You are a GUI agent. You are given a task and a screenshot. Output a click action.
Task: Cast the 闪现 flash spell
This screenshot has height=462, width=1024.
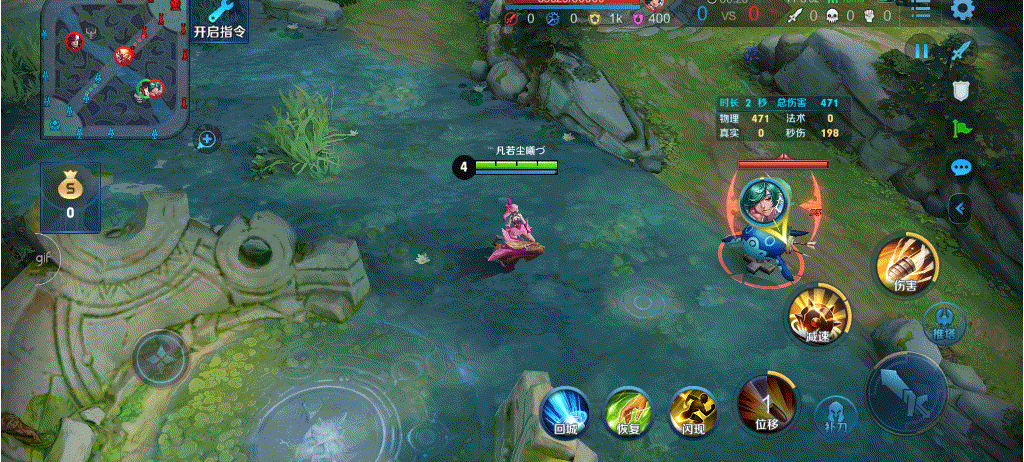point(693,412)
